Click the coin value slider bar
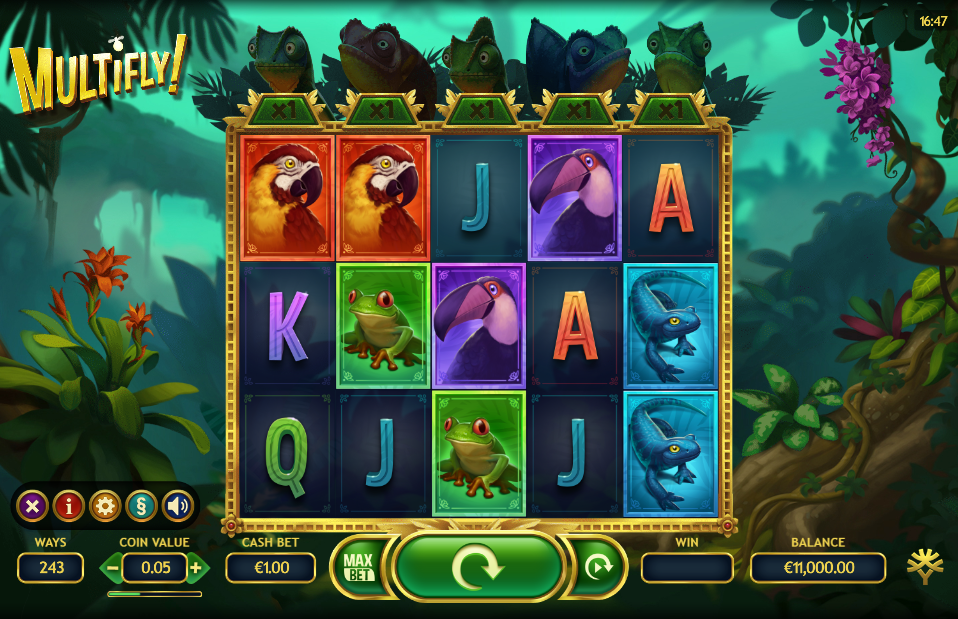The height and width of the screenshot is (619, 958). coord(154,594)
